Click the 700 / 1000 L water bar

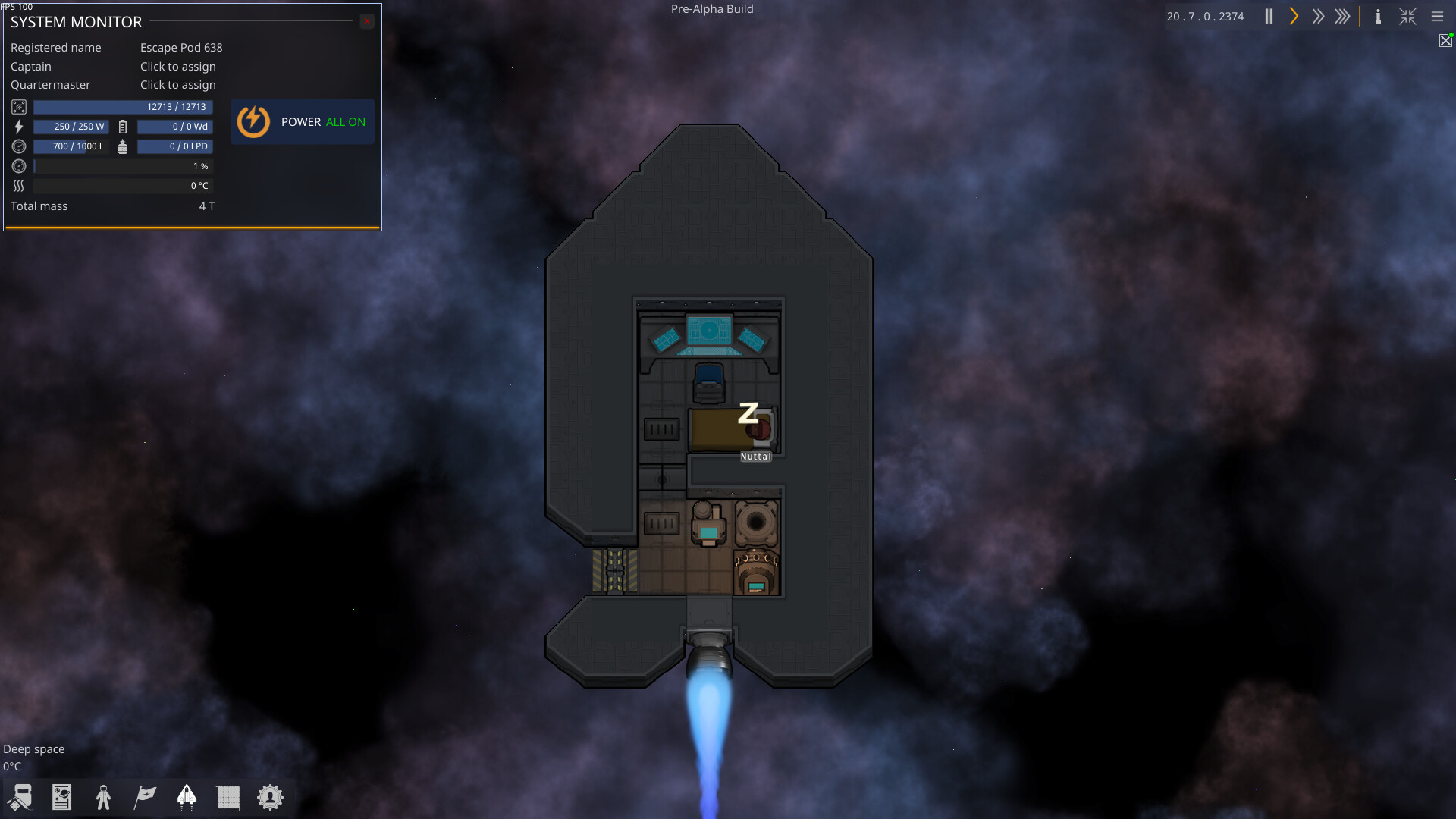coord(71,146)
